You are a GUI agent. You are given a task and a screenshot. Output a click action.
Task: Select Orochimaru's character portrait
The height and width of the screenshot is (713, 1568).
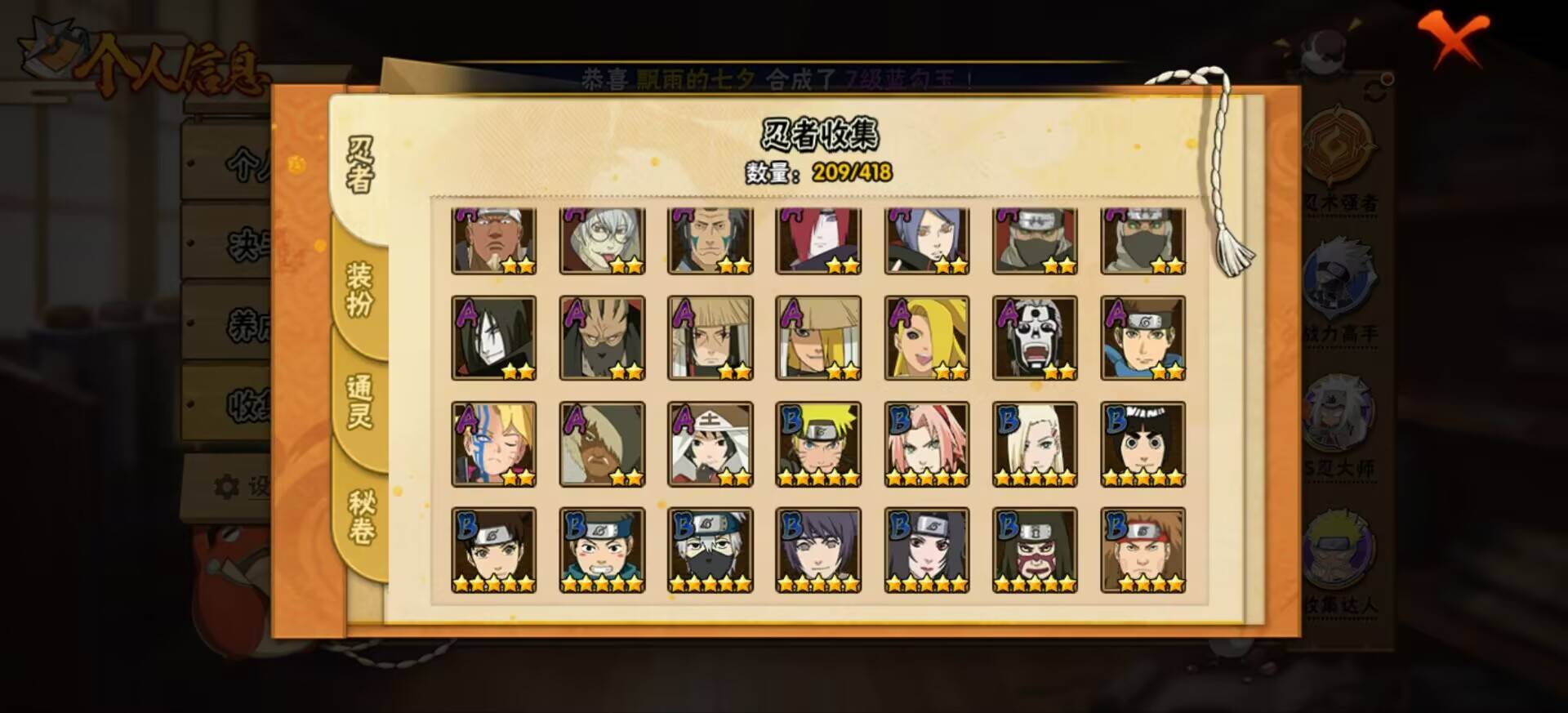[x=494, y=335]
